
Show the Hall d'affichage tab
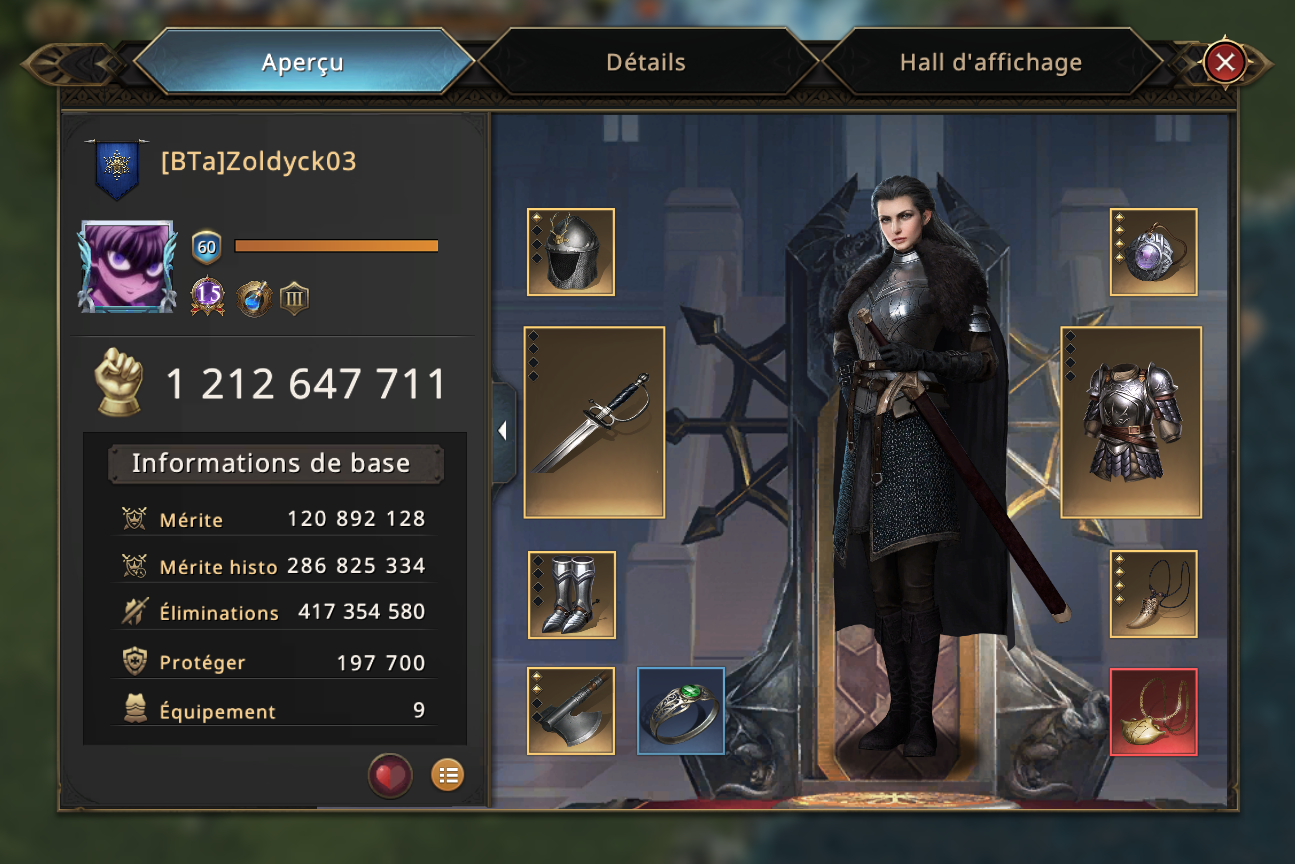[x=990, y=62]
